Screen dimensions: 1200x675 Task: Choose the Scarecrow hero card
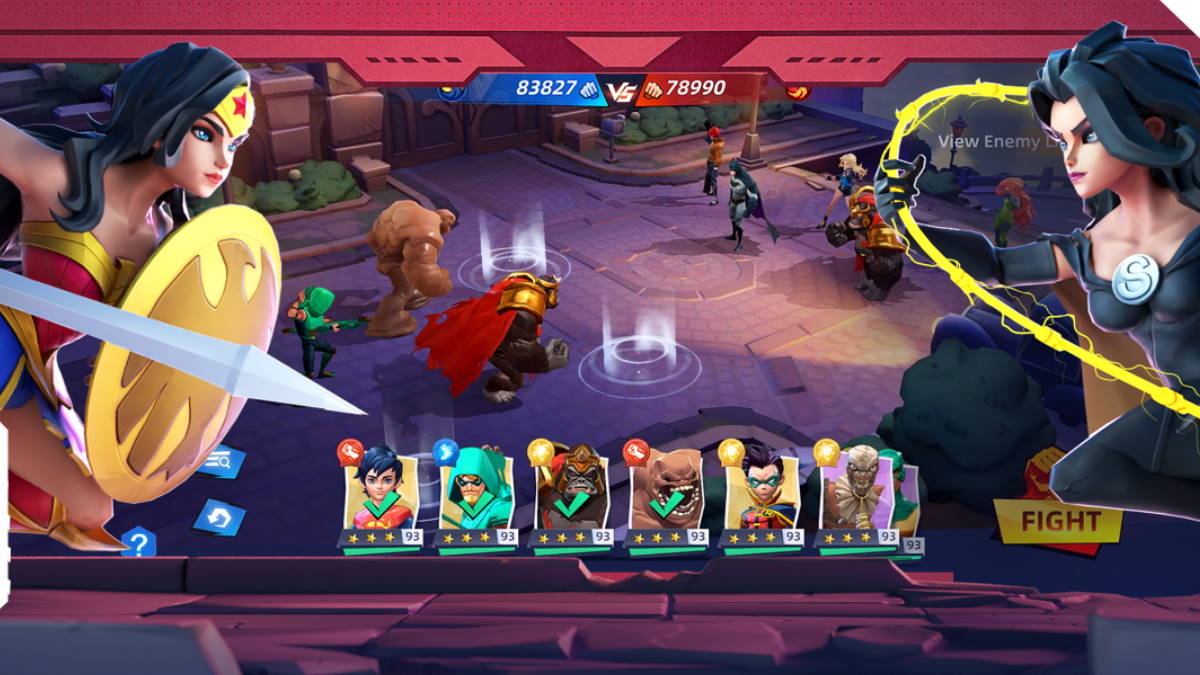pyautogui.click(x=855, y=494)
